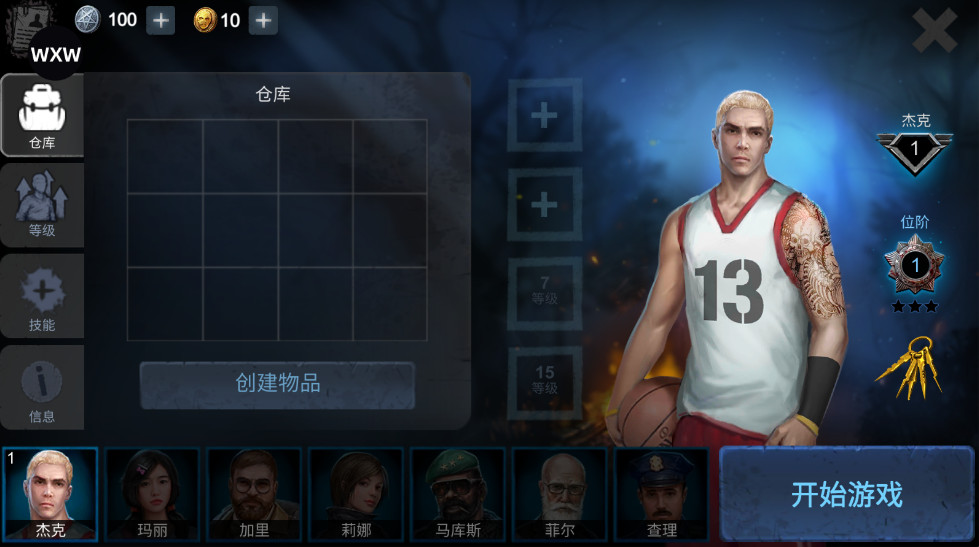Open the 位阶 rank medal badge
Image resolution: width=979 pixels, height=547 pixels.
point(914,266)
